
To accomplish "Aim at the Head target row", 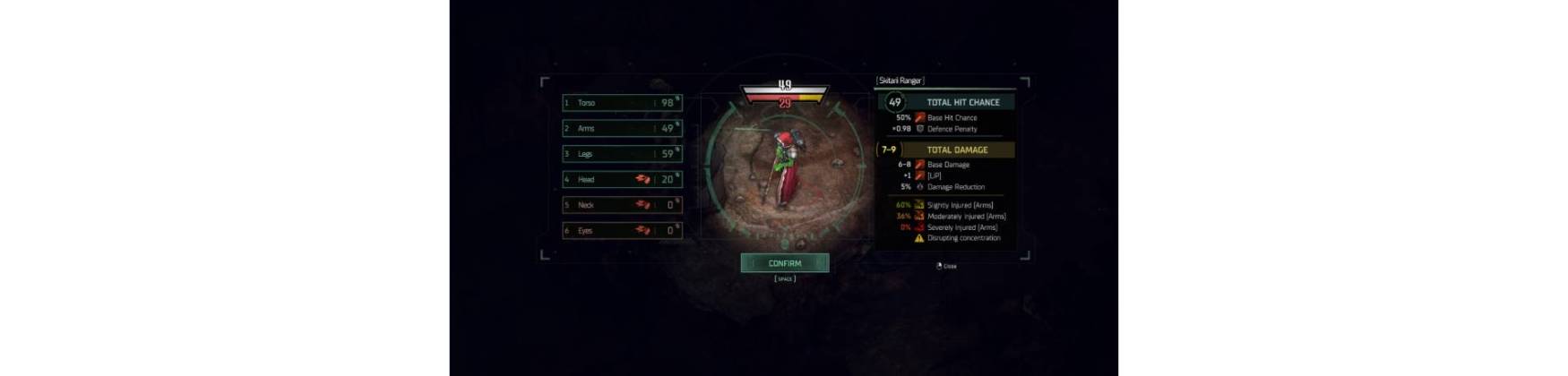I will pos(622,180).
